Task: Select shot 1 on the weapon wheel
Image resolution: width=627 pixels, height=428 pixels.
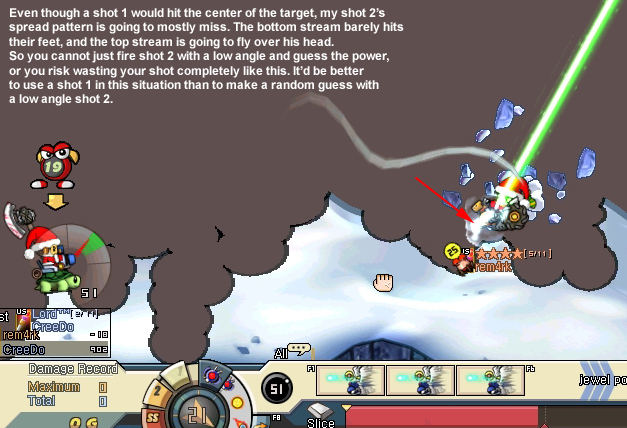Action: point(178,371)
